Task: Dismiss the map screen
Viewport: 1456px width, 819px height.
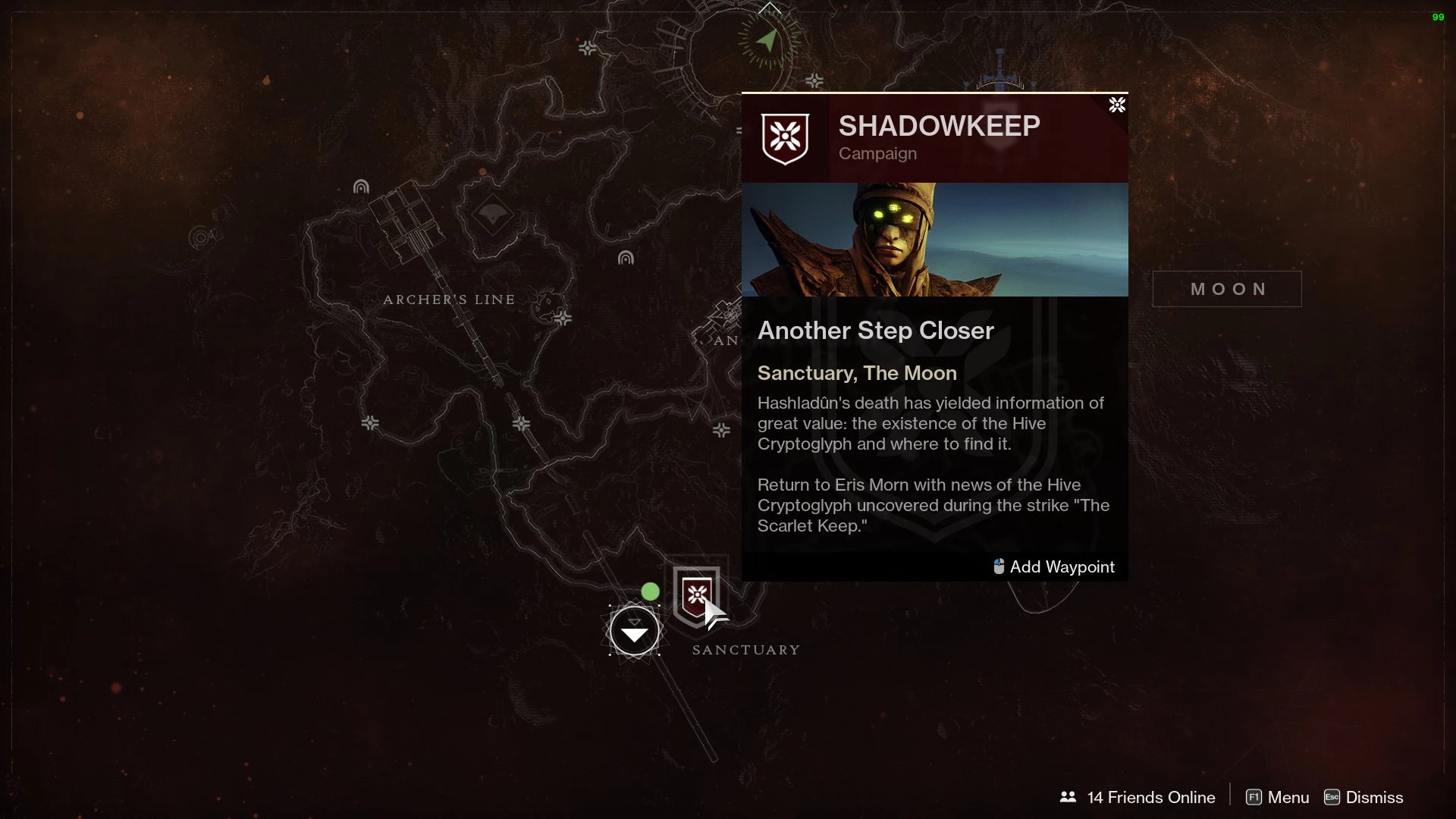Action: (1363, 797)
